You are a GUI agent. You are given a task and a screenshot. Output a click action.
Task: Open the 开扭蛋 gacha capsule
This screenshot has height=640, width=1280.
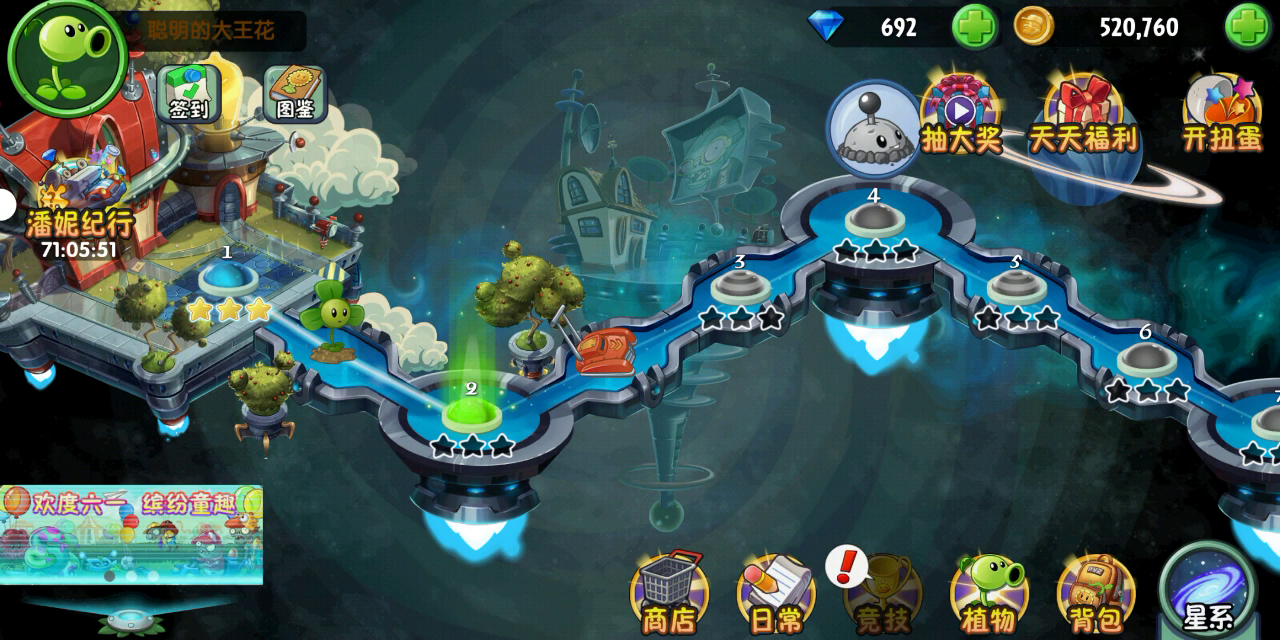click(1222, 112)
